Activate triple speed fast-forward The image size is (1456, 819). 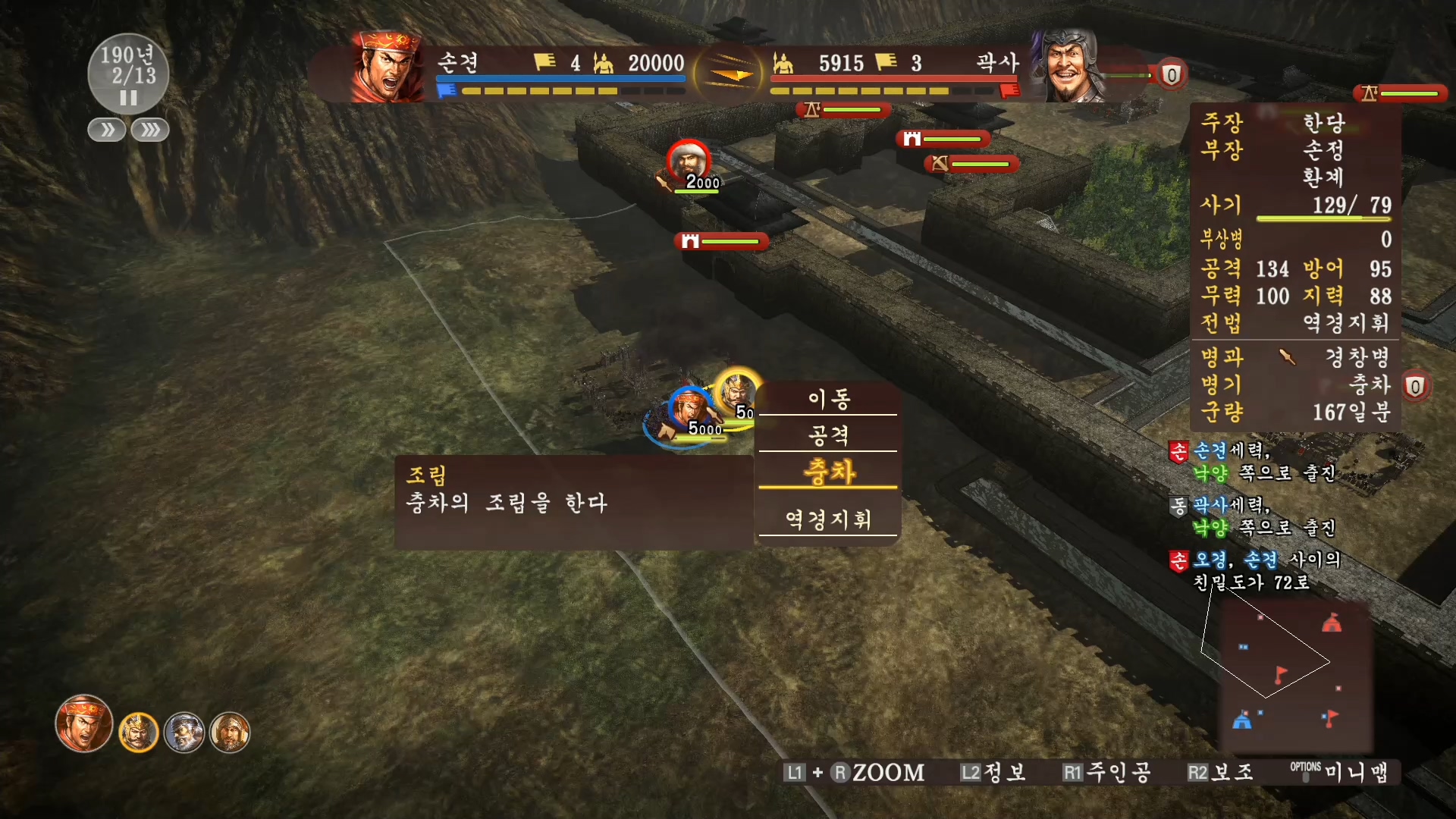pyautogui.click(x=149, y=130)
